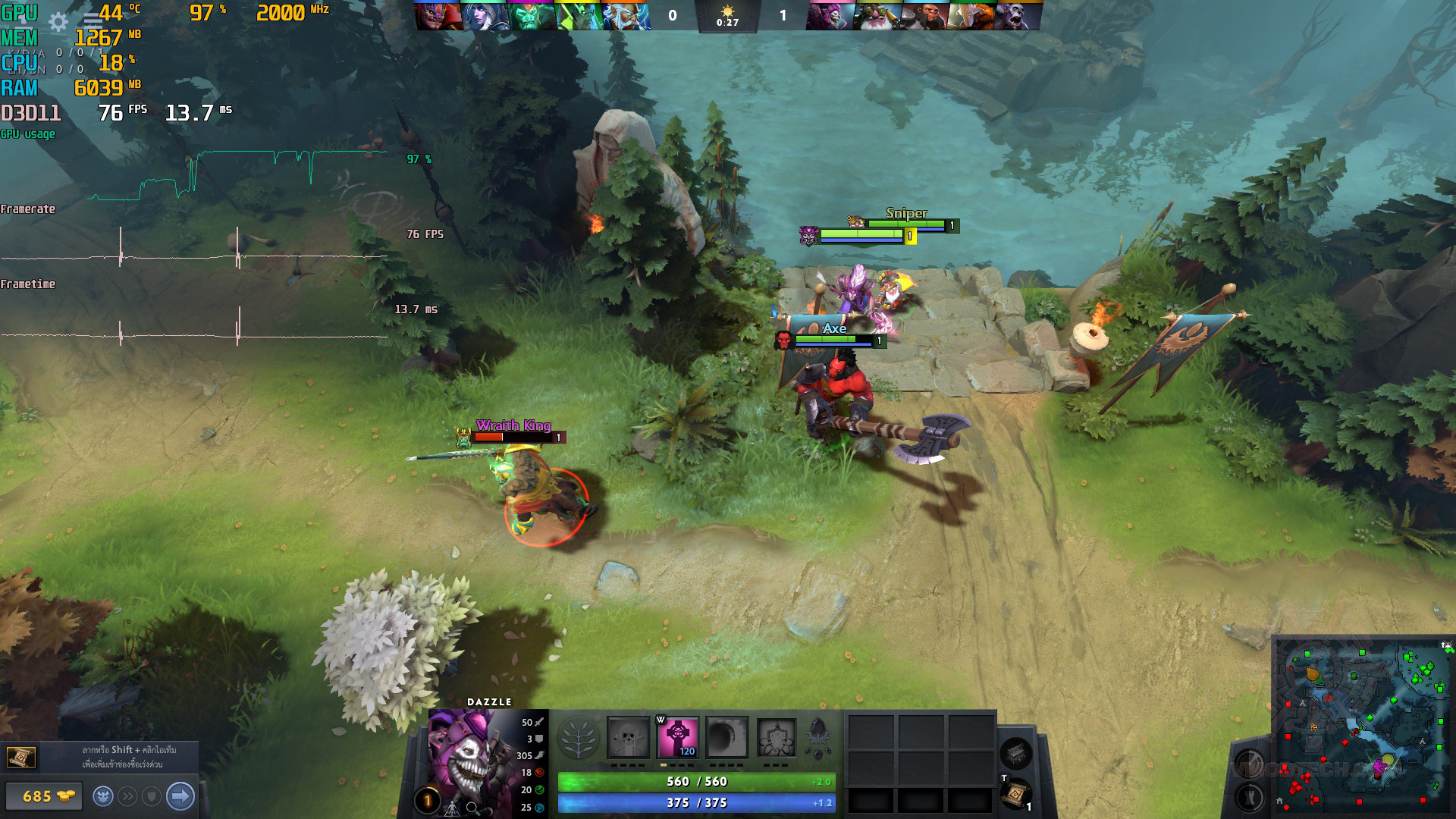The width and height of the screenshot is (1456, 819).
Task: Select the Sniper portrait in top bar
Action: point(877,15)
